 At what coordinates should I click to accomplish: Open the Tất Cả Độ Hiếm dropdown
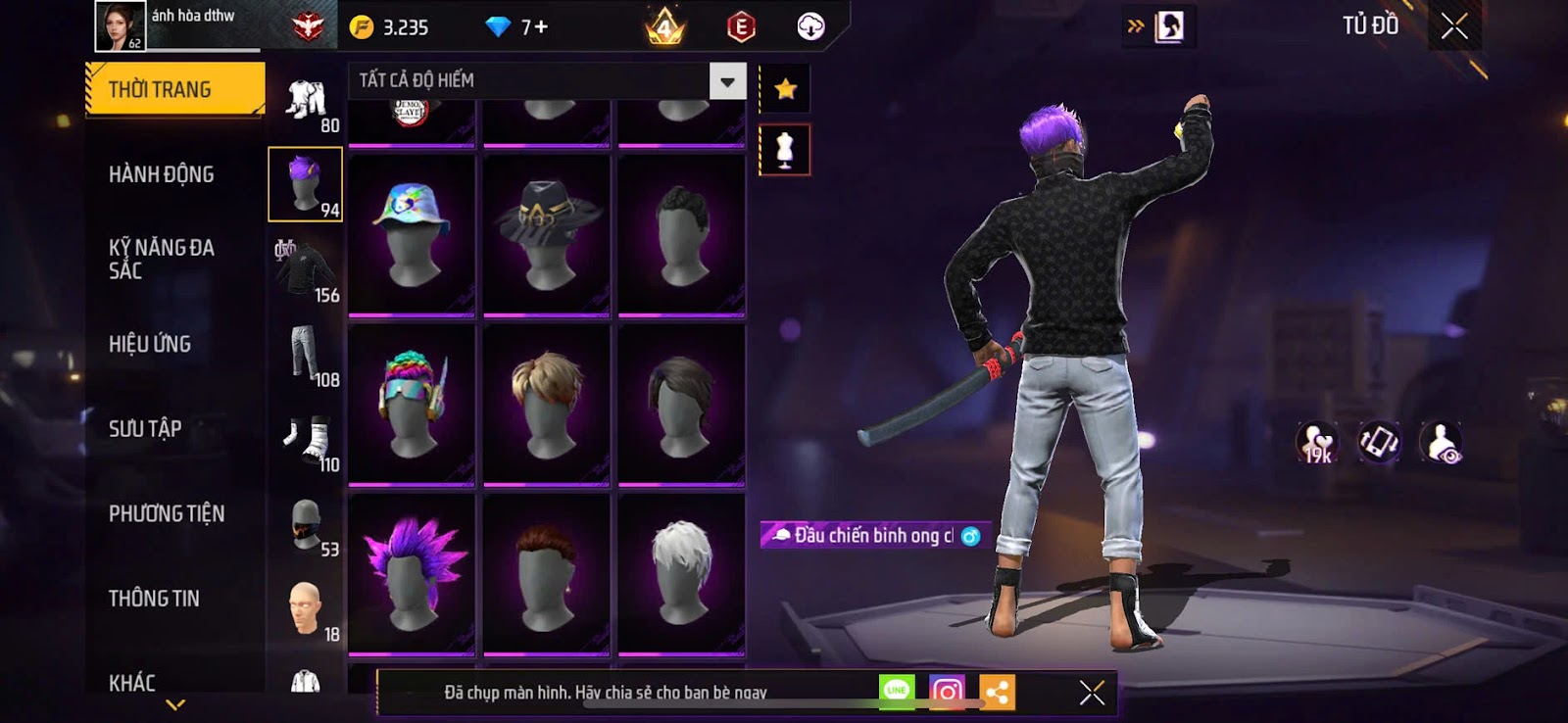coord(727,81)
